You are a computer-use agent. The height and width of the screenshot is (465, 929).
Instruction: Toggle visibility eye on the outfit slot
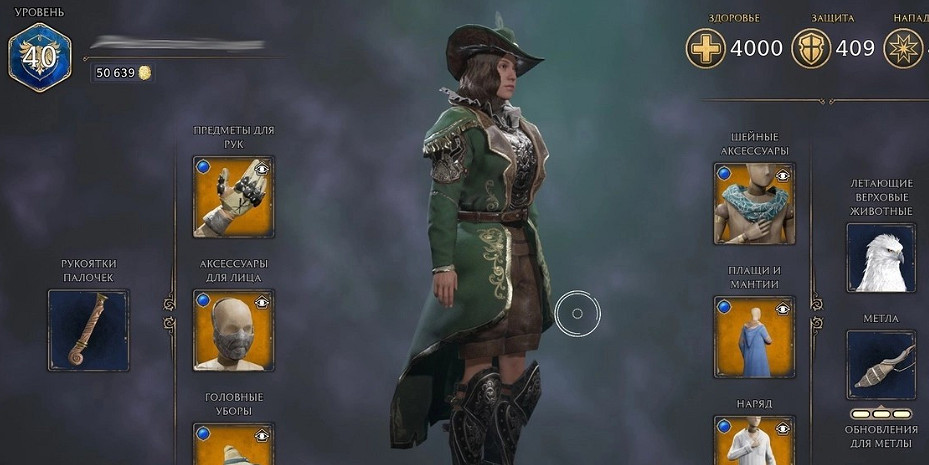click(783, 429)
